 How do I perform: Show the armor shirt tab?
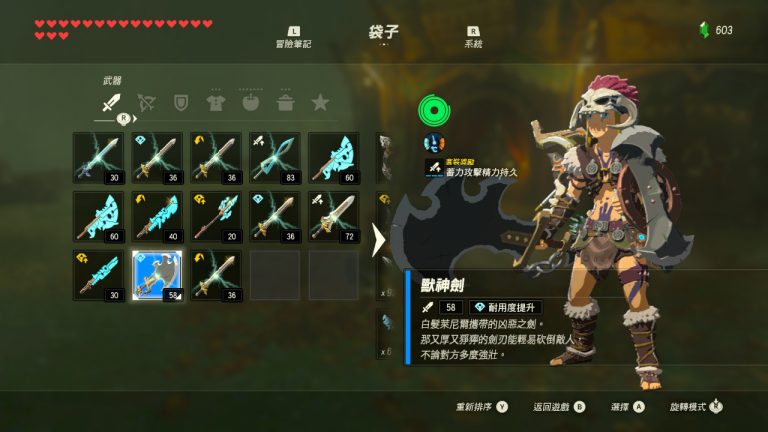tap(216, 101)
